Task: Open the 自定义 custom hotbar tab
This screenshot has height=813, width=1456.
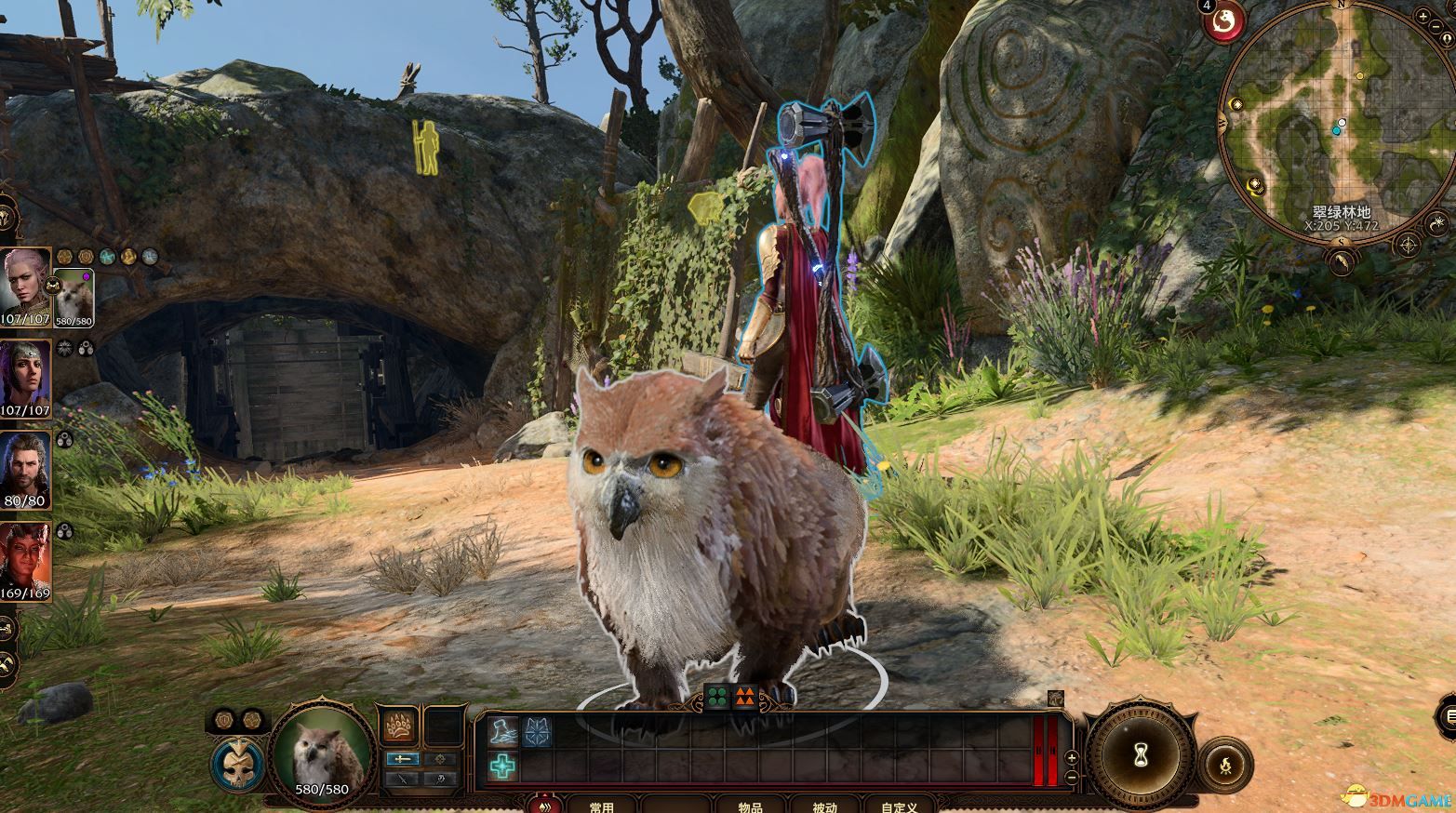Action: tap(899, 806)
